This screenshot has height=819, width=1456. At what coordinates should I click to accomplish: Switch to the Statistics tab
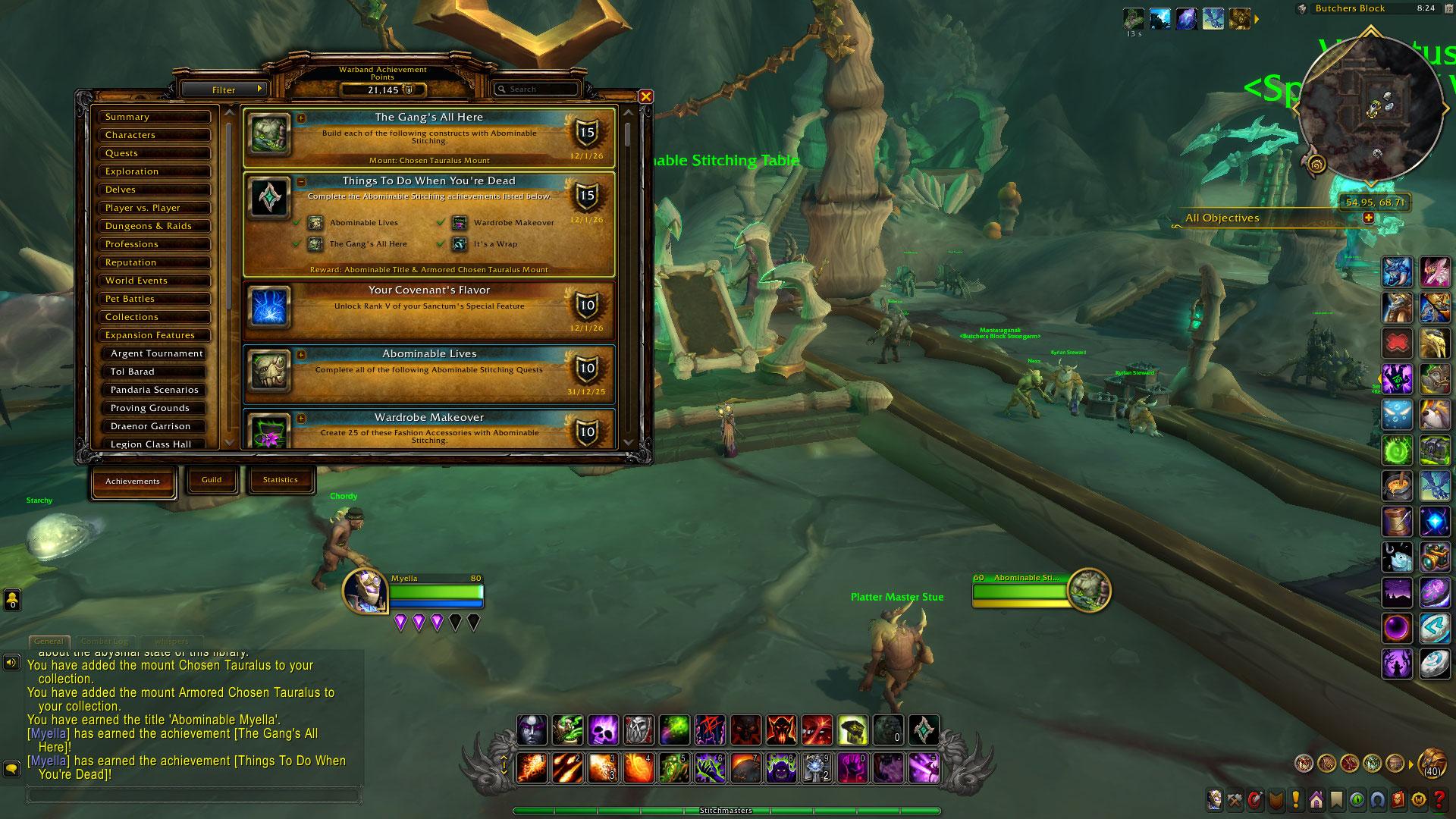coord(280,479)
